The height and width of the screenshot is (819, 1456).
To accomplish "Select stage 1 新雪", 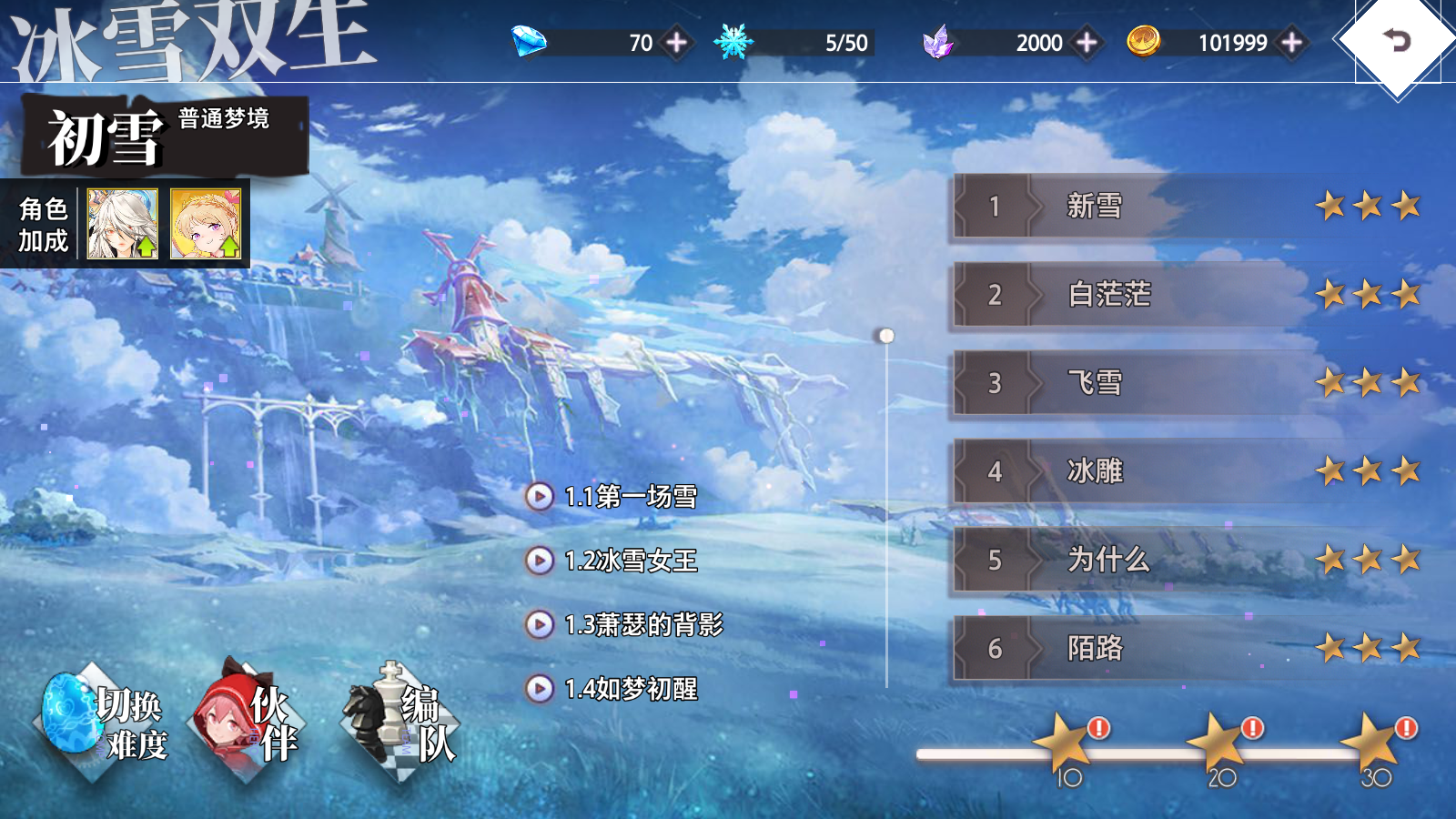I will click(x=1183, y=207).
